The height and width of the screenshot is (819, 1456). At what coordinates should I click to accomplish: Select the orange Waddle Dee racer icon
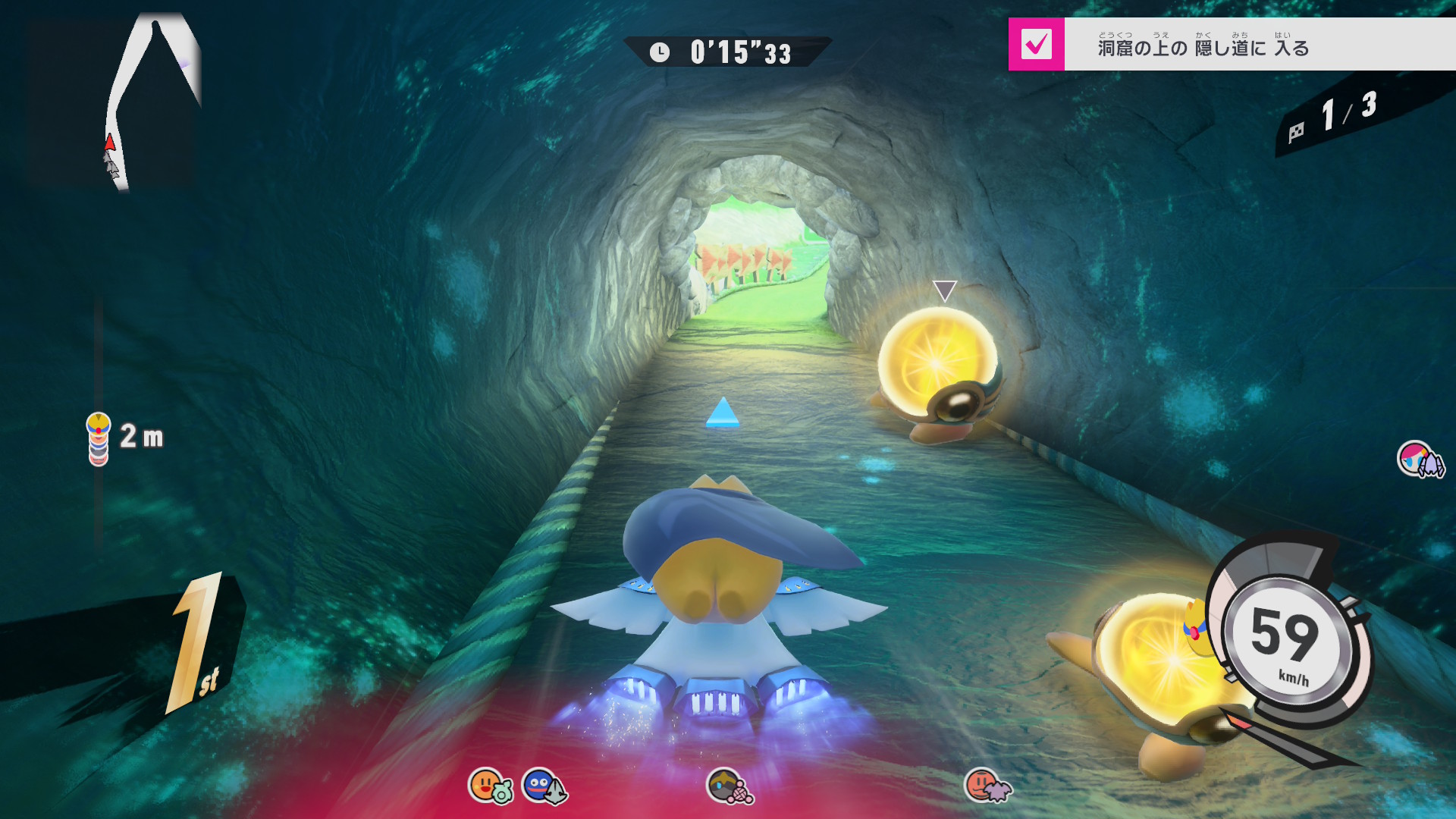pyautogui.click(x=489, y=786)
